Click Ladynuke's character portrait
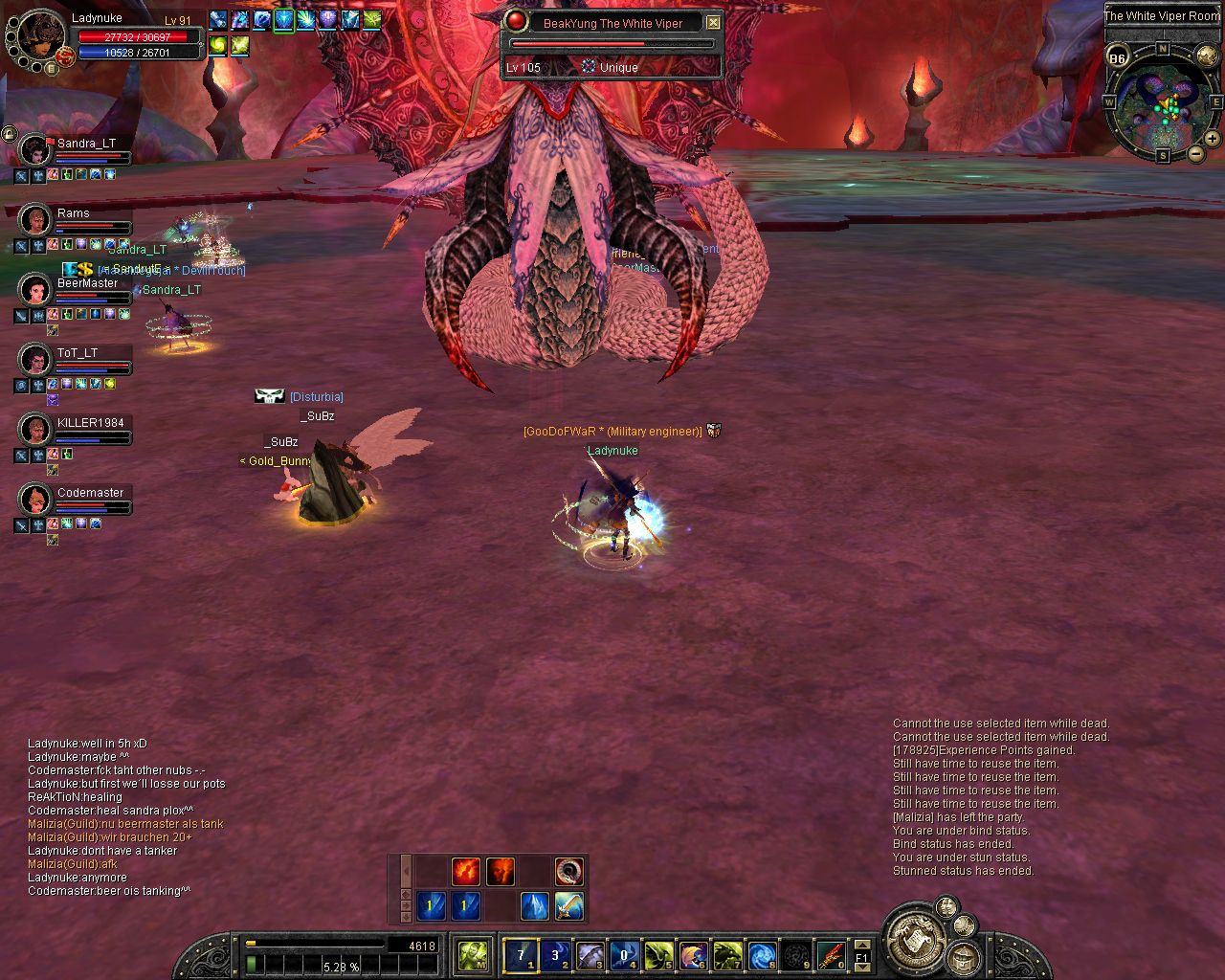Image resolution: width=1225 pixels, height=980 pixels. pos(40,35)
